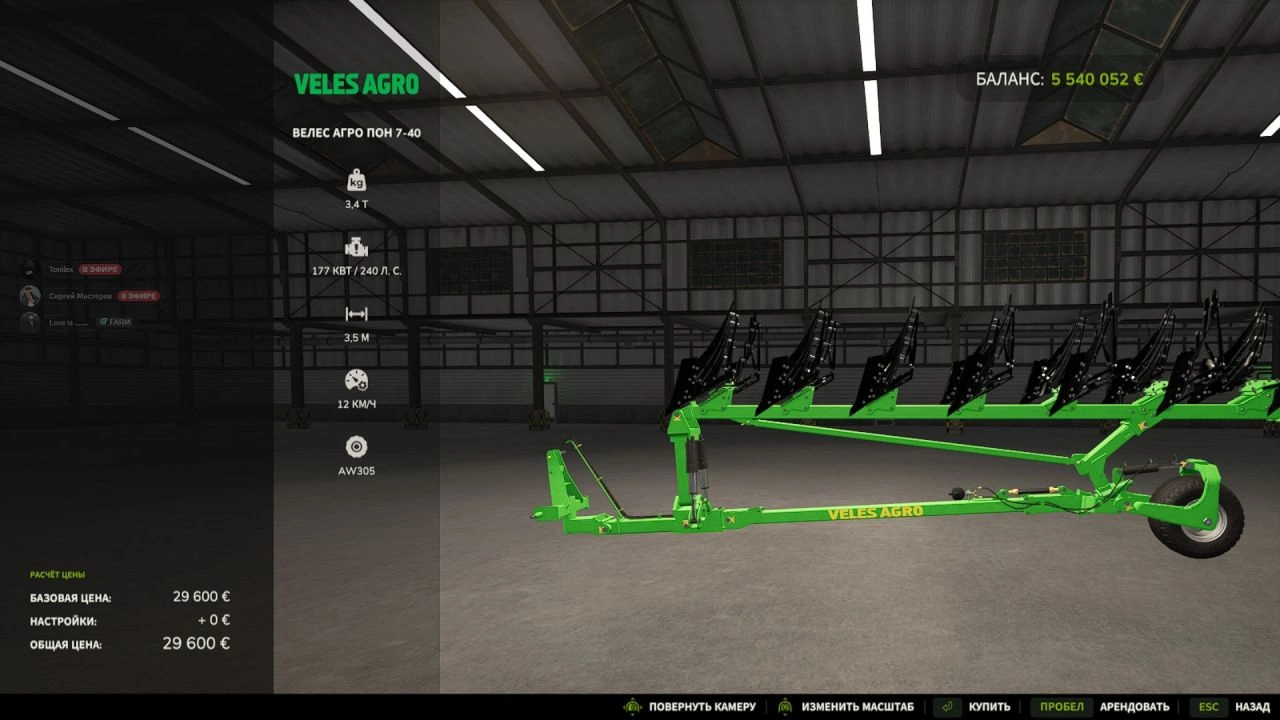Click the ОБЩАЯ ЦЕНА total price row
1280x720 pixels.
(130, 643)
